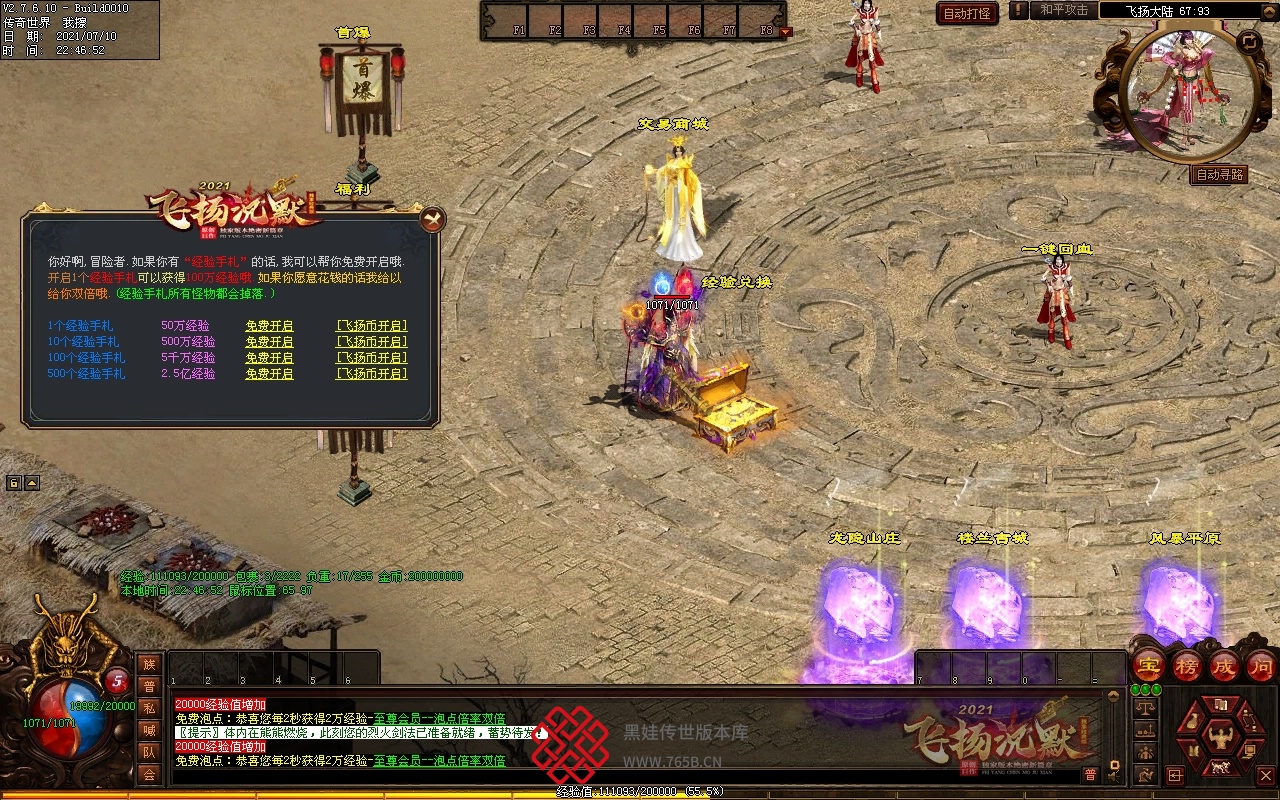The width and height of the screenshot is (1280, 800).
Task: Switch chat to the 喊 shout channel
Action: pyautogui.click(x=148, y=730)
